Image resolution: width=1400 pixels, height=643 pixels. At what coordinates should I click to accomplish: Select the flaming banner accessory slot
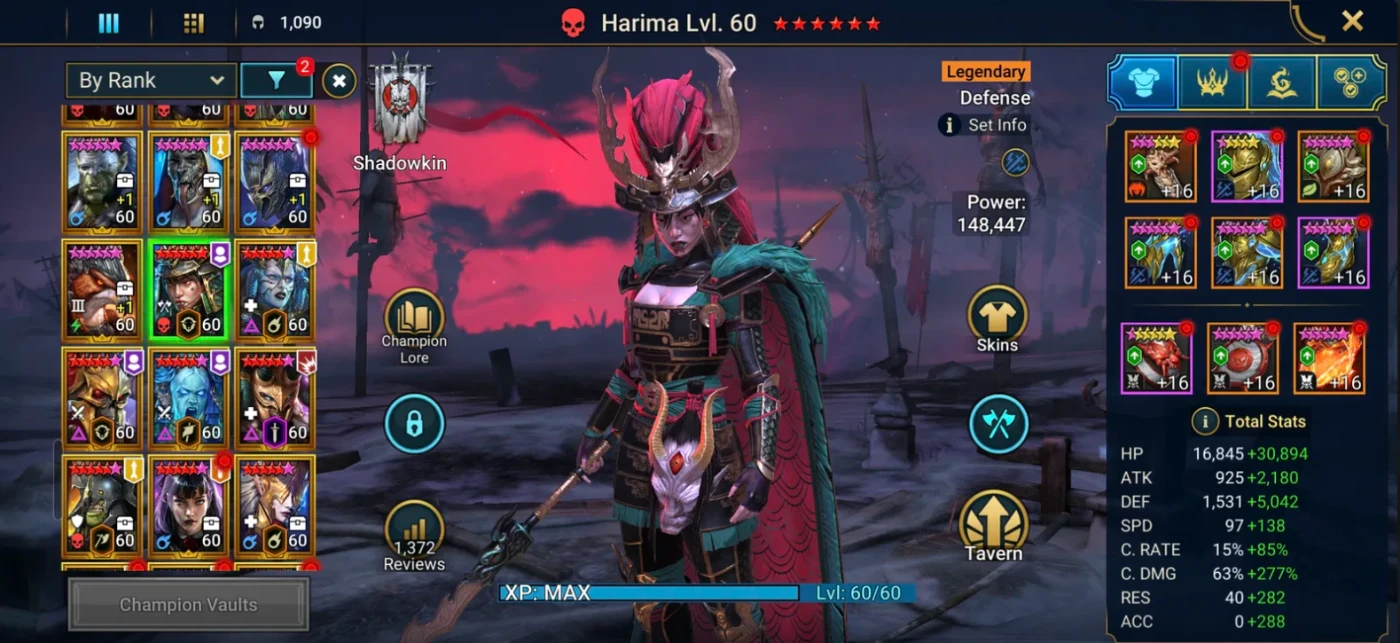pos(1330,358)
